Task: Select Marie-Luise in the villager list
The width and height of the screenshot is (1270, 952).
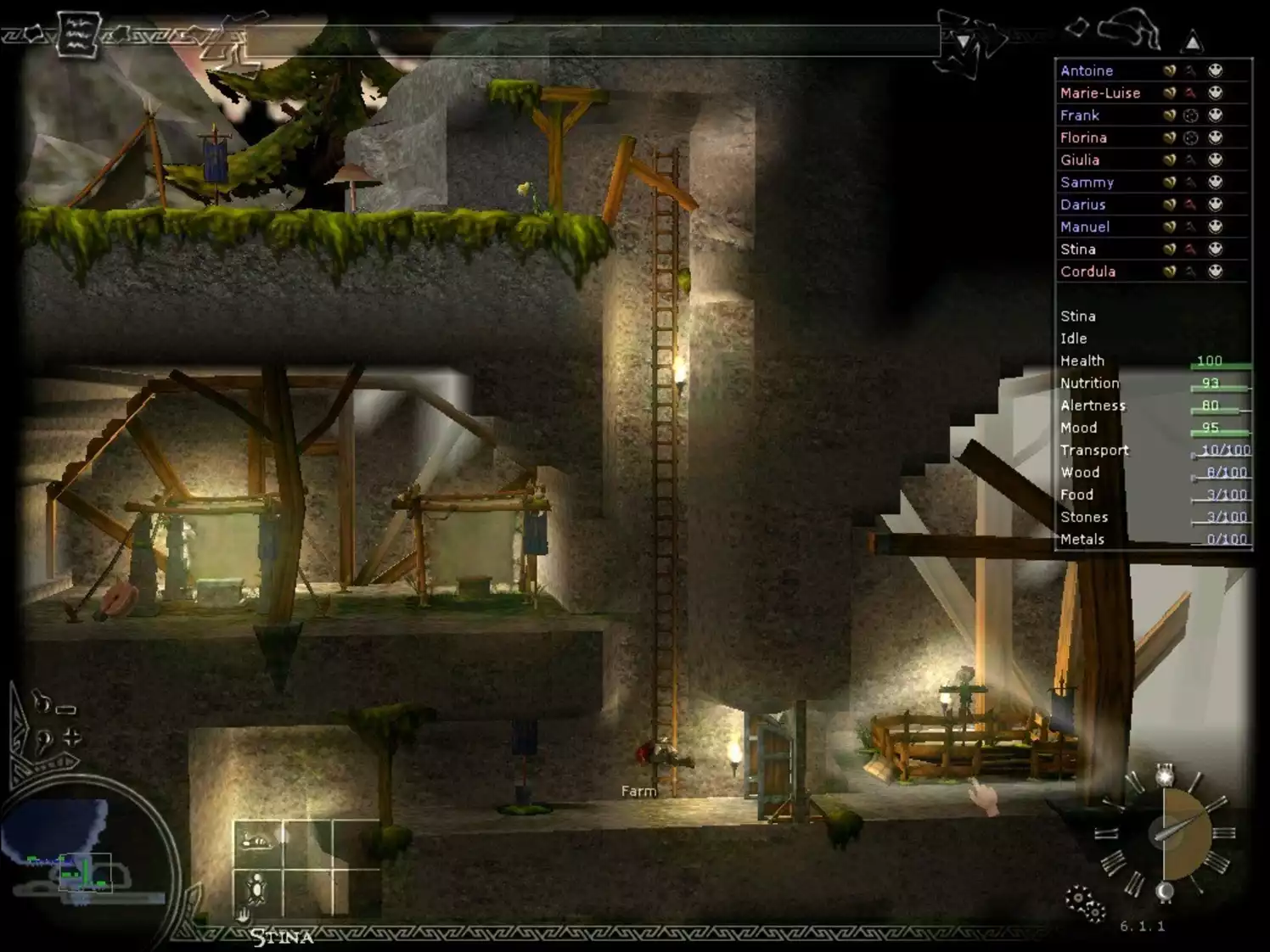Action: pyautogui.click(x=1099, y=92)
